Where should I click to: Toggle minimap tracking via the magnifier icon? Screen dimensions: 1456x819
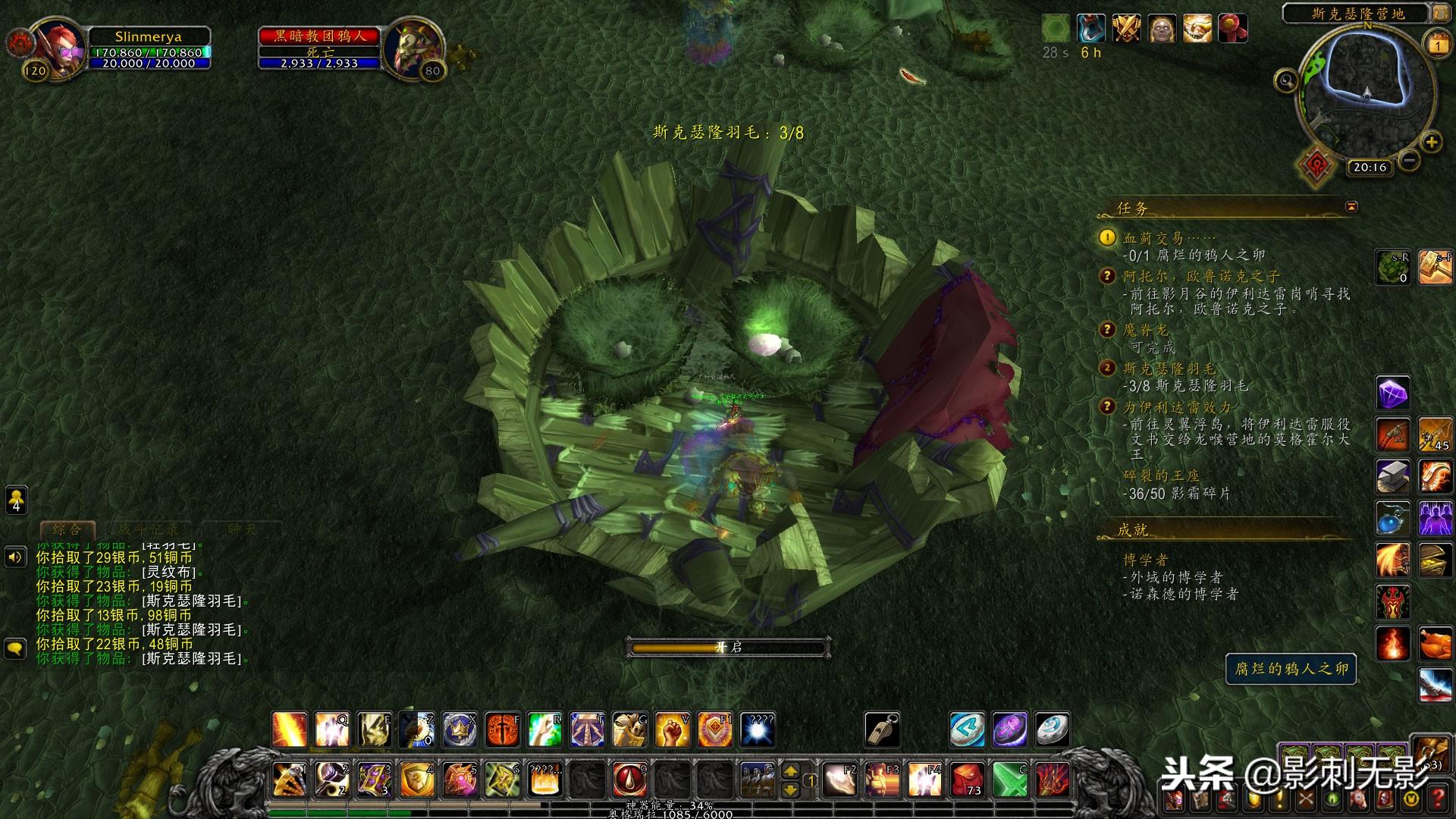[x=1286, y=80]
